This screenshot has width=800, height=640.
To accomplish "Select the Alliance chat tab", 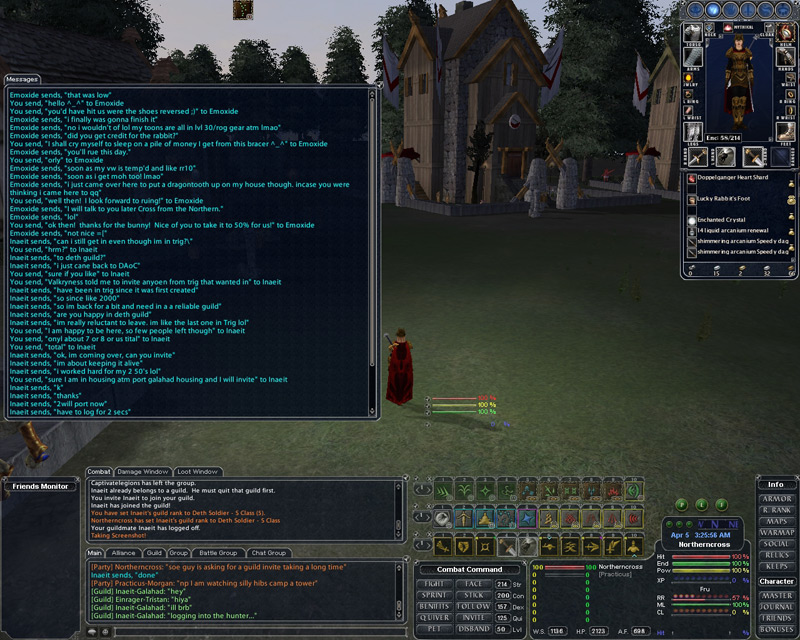I will click(124, 552).
